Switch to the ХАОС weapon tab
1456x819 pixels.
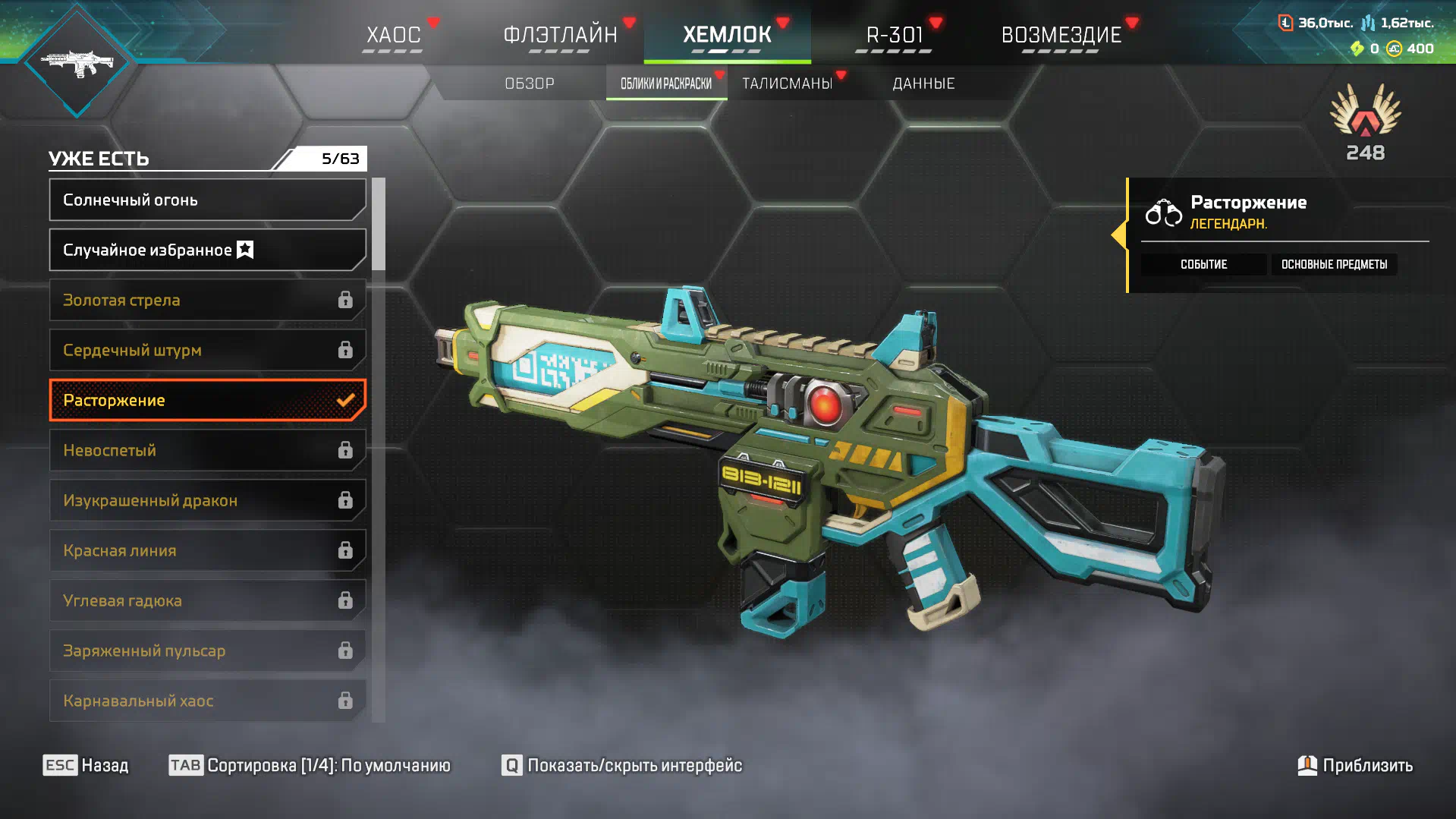393,35
